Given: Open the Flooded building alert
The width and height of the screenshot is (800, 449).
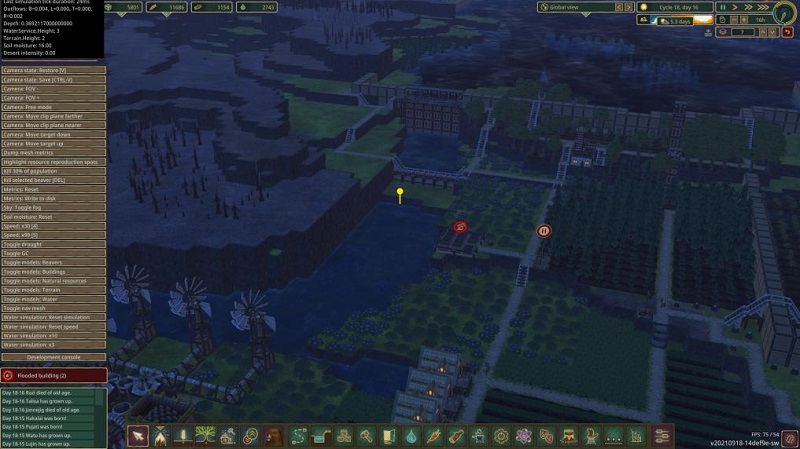Looking at the screenshot, I should click(54, 376).
